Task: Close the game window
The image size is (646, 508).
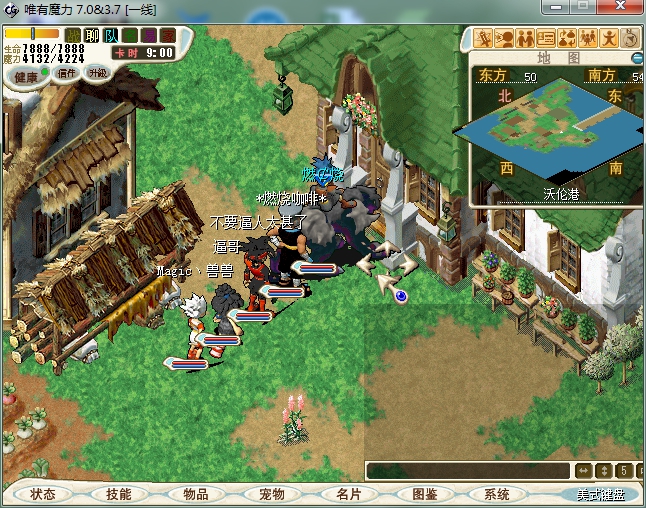Action: [x=623, y=8]
